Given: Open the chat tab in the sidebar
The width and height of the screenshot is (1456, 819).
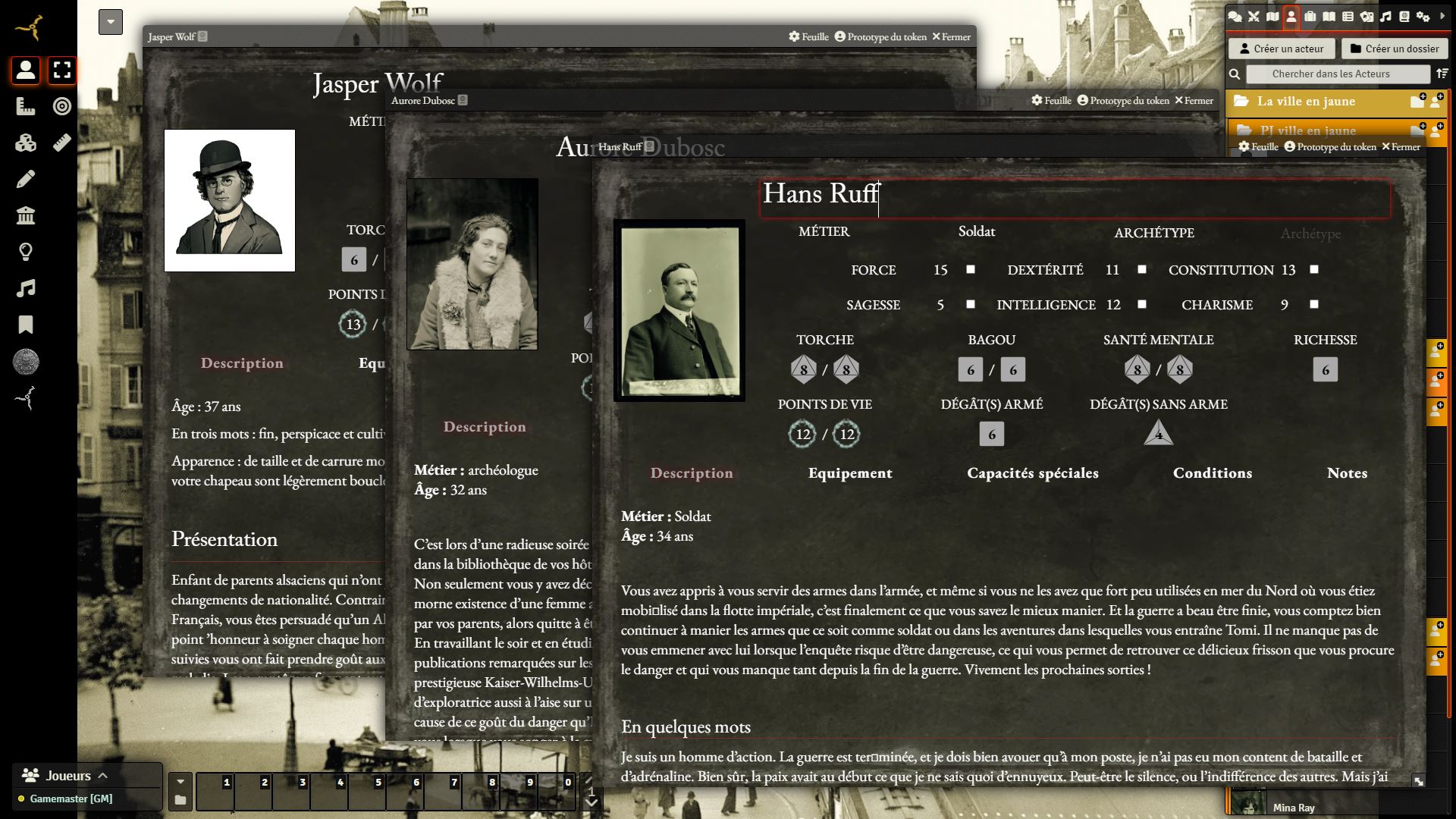Looking at the screenshot, I should pos(1235,17).
